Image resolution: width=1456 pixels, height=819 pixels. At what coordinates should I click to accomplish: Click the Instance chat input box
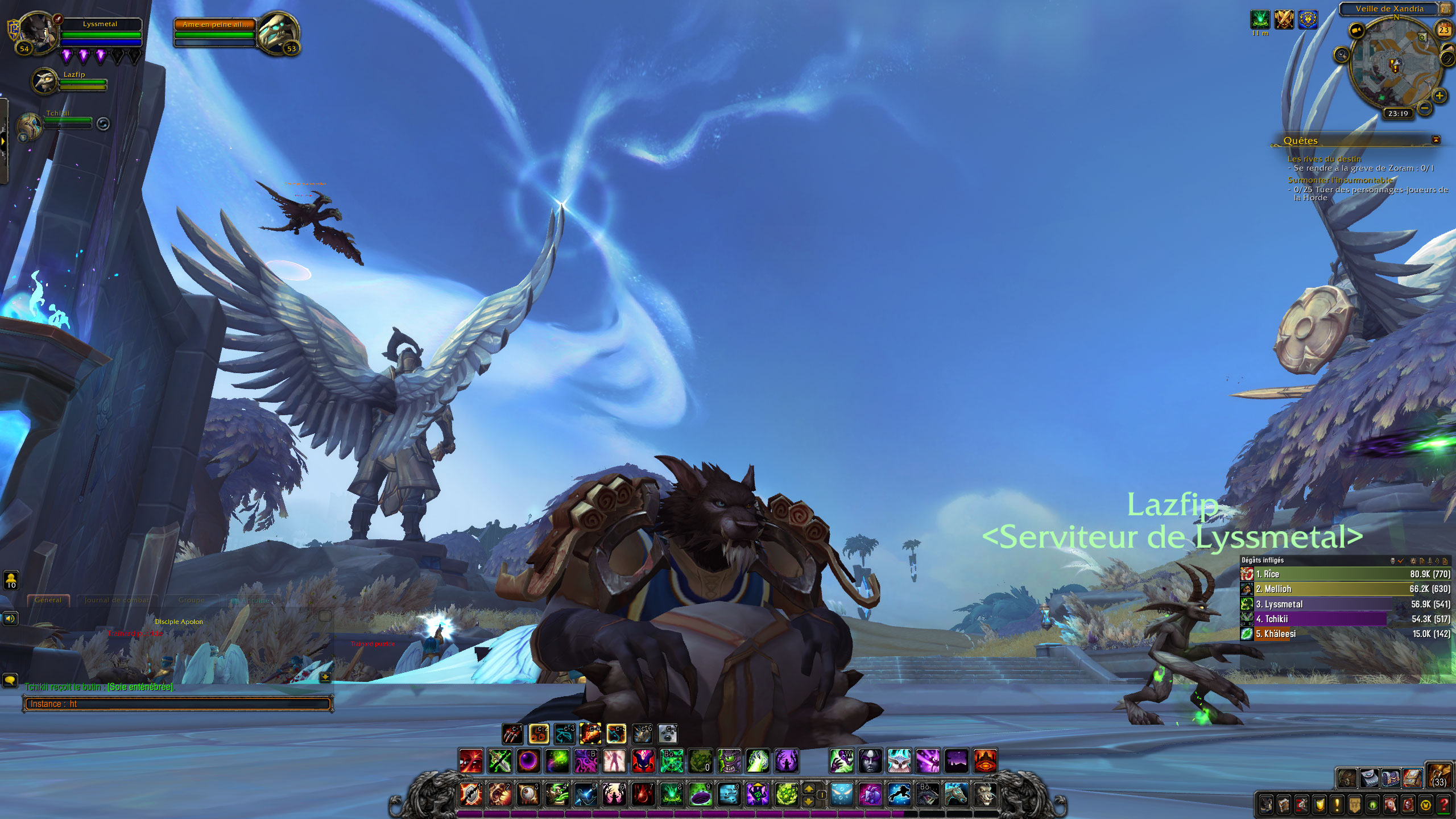tap(176, 704)
